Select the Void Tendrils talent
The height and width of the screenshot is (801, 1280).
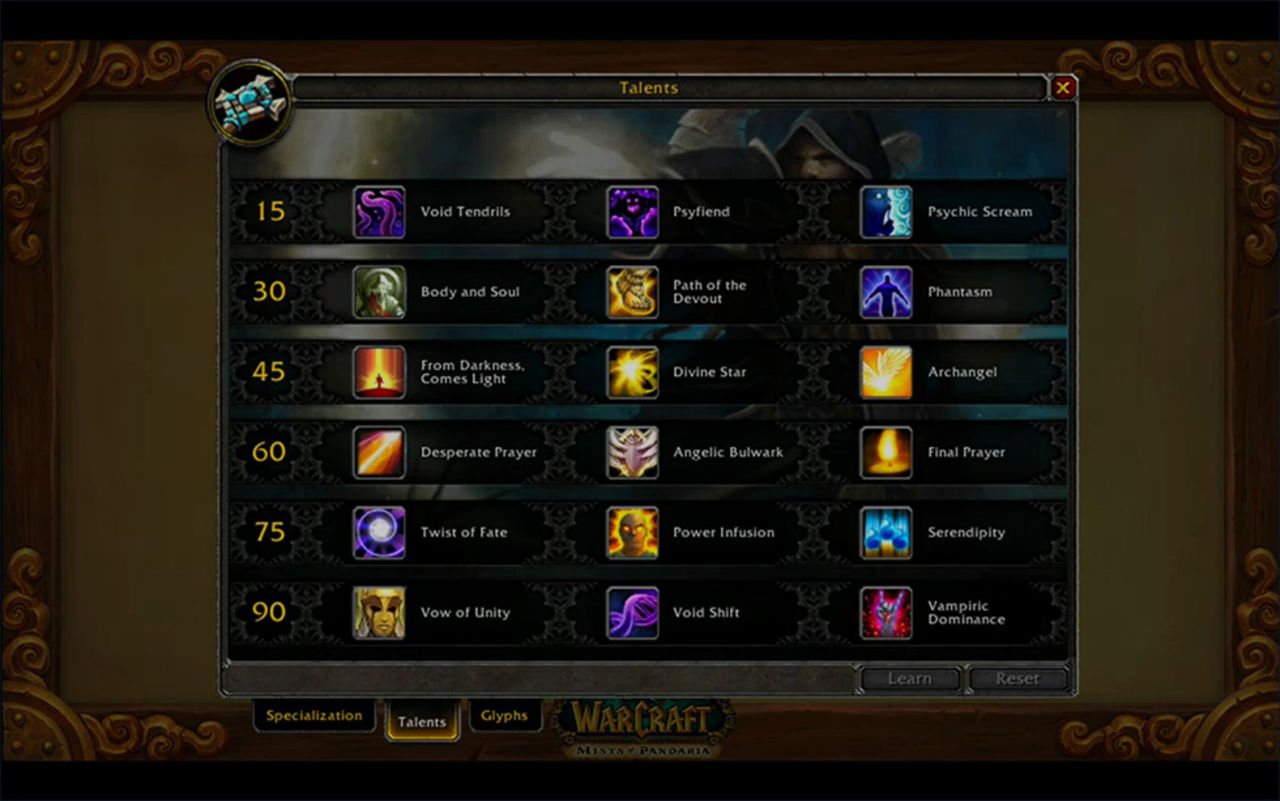[x=380, y=212]
